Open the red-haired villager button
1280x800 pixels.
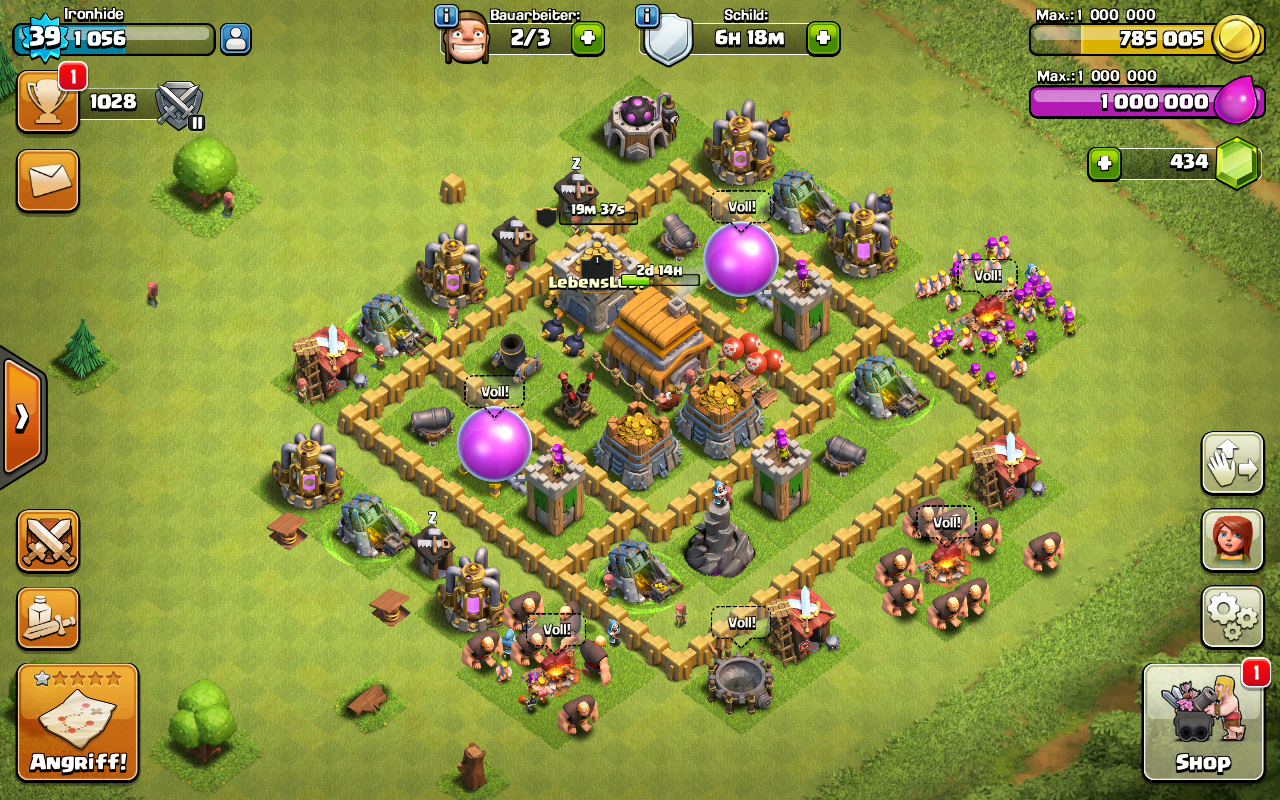tap(1232, 540)
